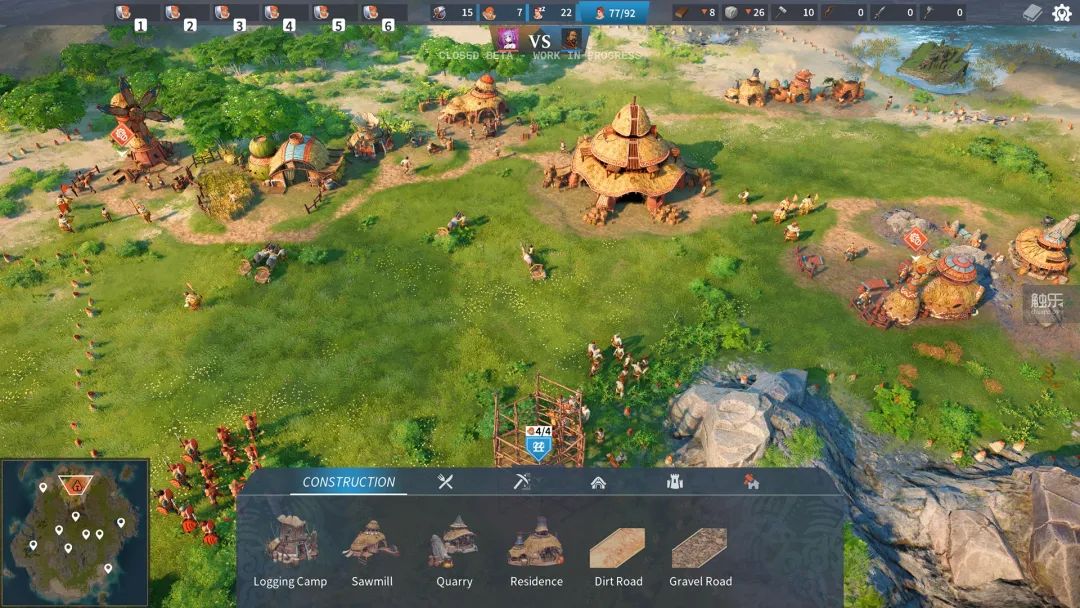Open the house-icon building tab
The image size is (1080, 608).
tap(598, 482)
